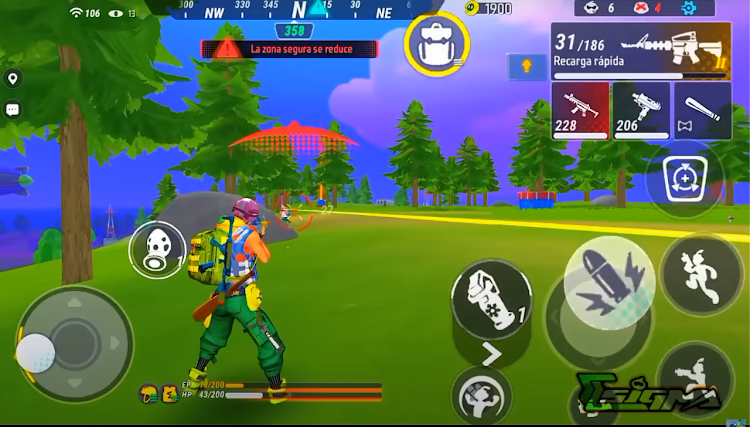Image resolution: width=750 pixels, height=427 pixels.
Task: Open the chat bubble
Action: (13, 110)
